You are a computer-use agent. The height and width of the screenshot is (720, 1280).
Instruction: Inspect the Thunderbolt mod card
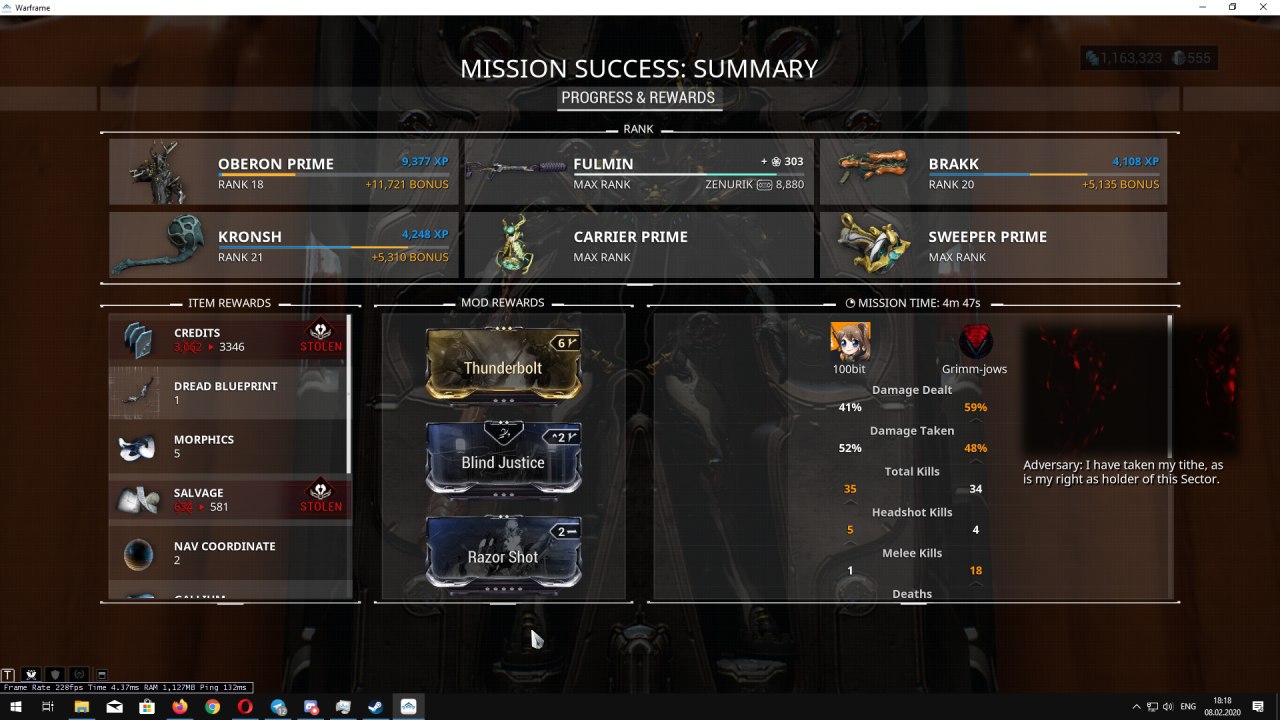click(503, 367)
